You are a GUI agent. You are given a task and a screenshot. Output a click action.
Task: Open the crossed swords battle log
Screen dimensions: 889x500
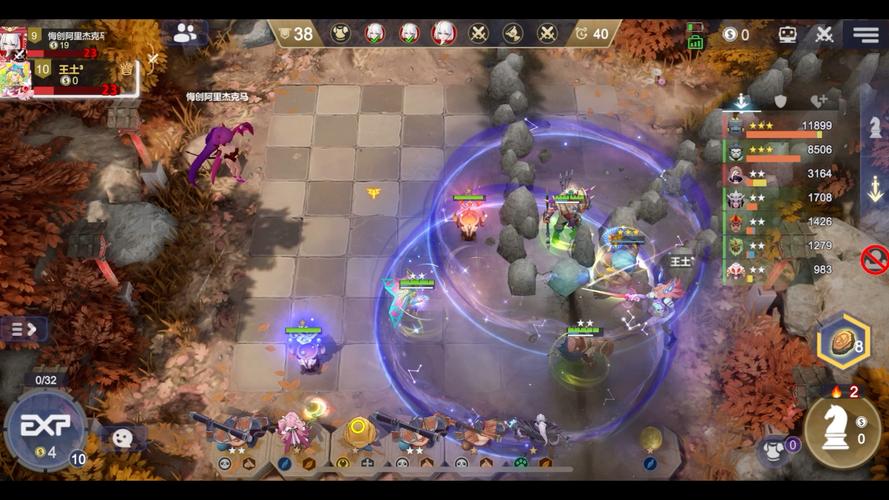(824, 34)
